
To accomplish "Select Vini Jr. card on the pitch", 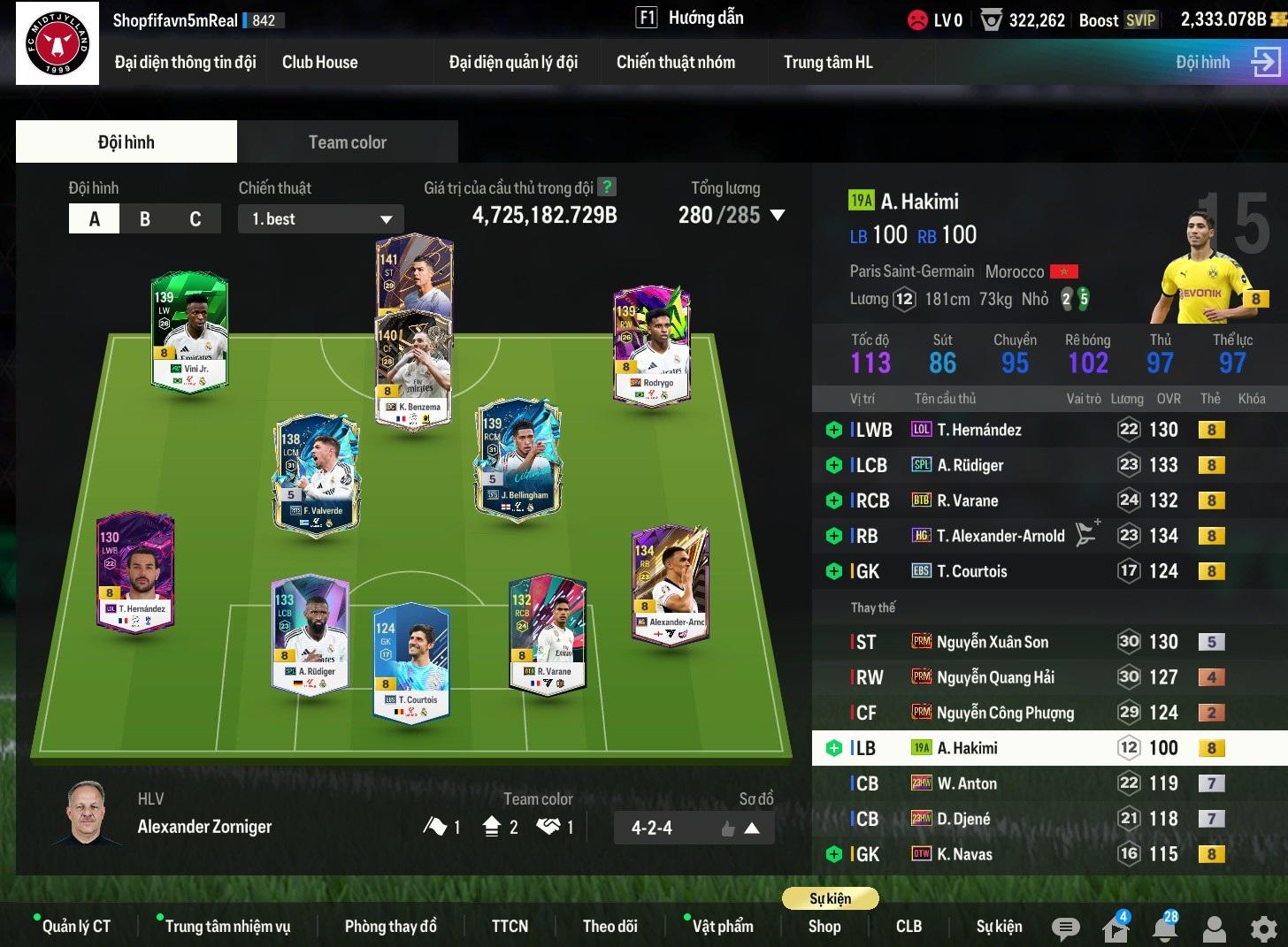I will (190, 332).
